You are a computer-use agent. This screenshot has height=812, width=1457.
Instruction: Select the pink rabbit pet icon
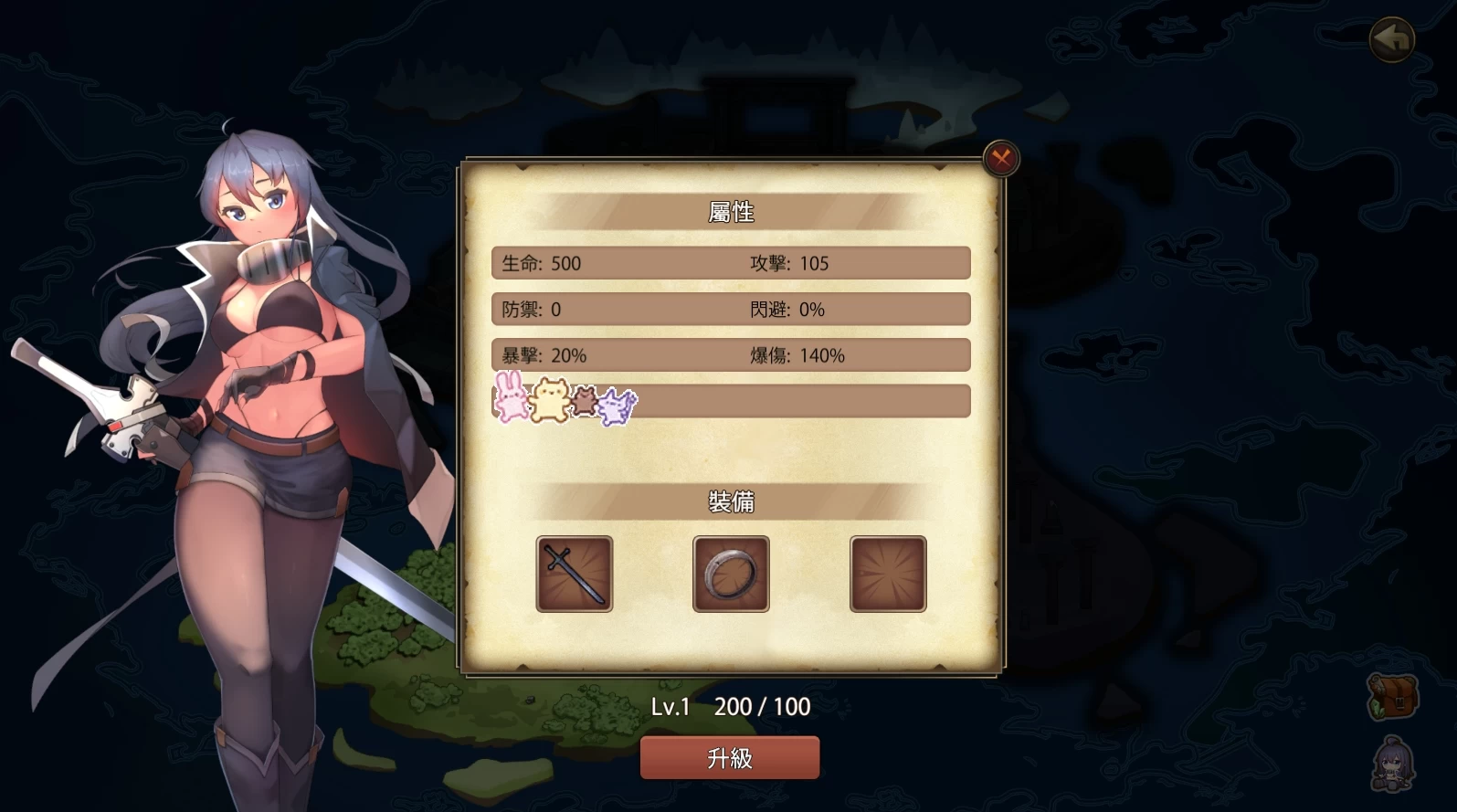[x=509, y=401]
